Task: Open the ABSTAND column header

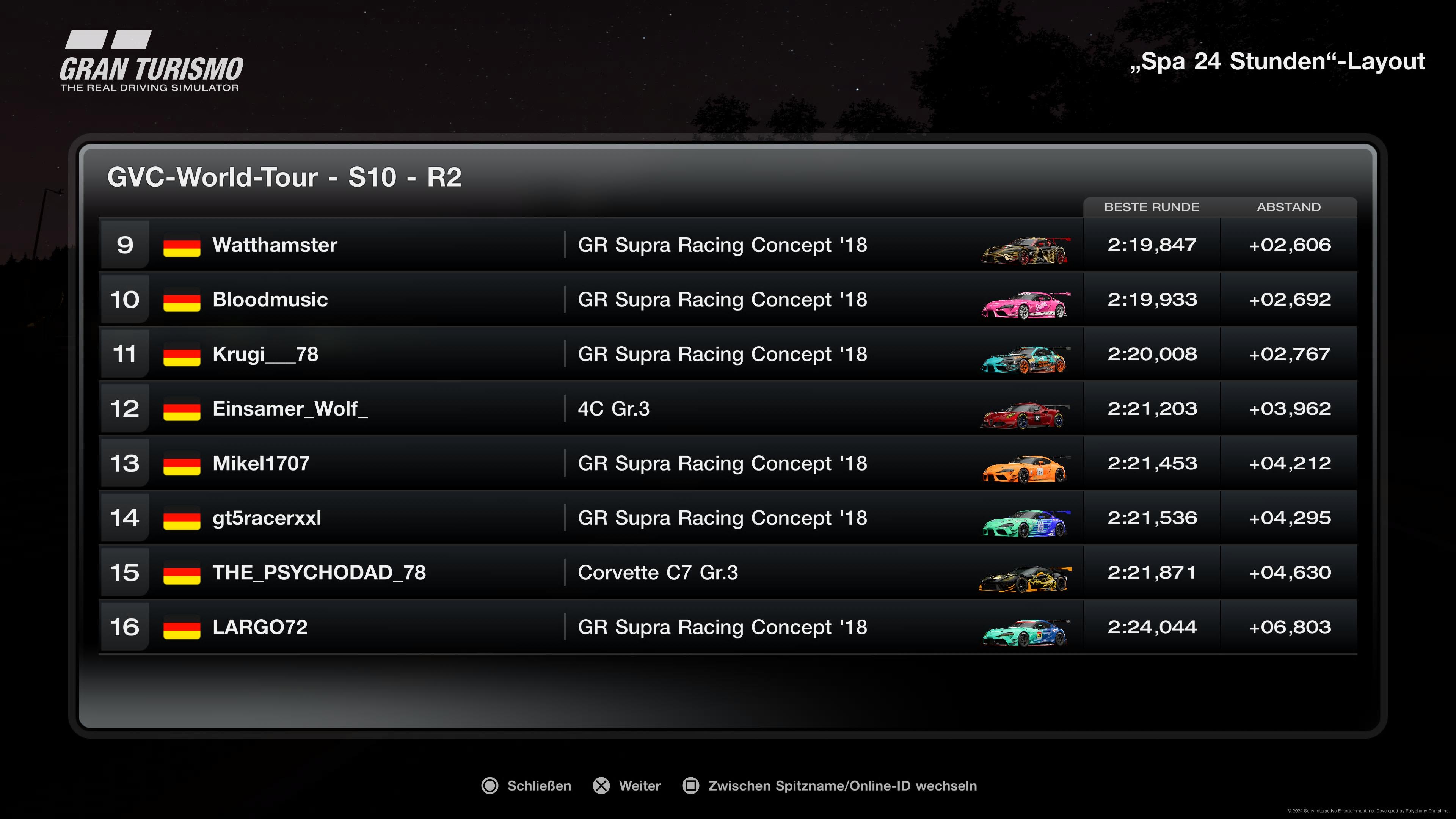Action: pyautogui.click(x=1289, y=207)
